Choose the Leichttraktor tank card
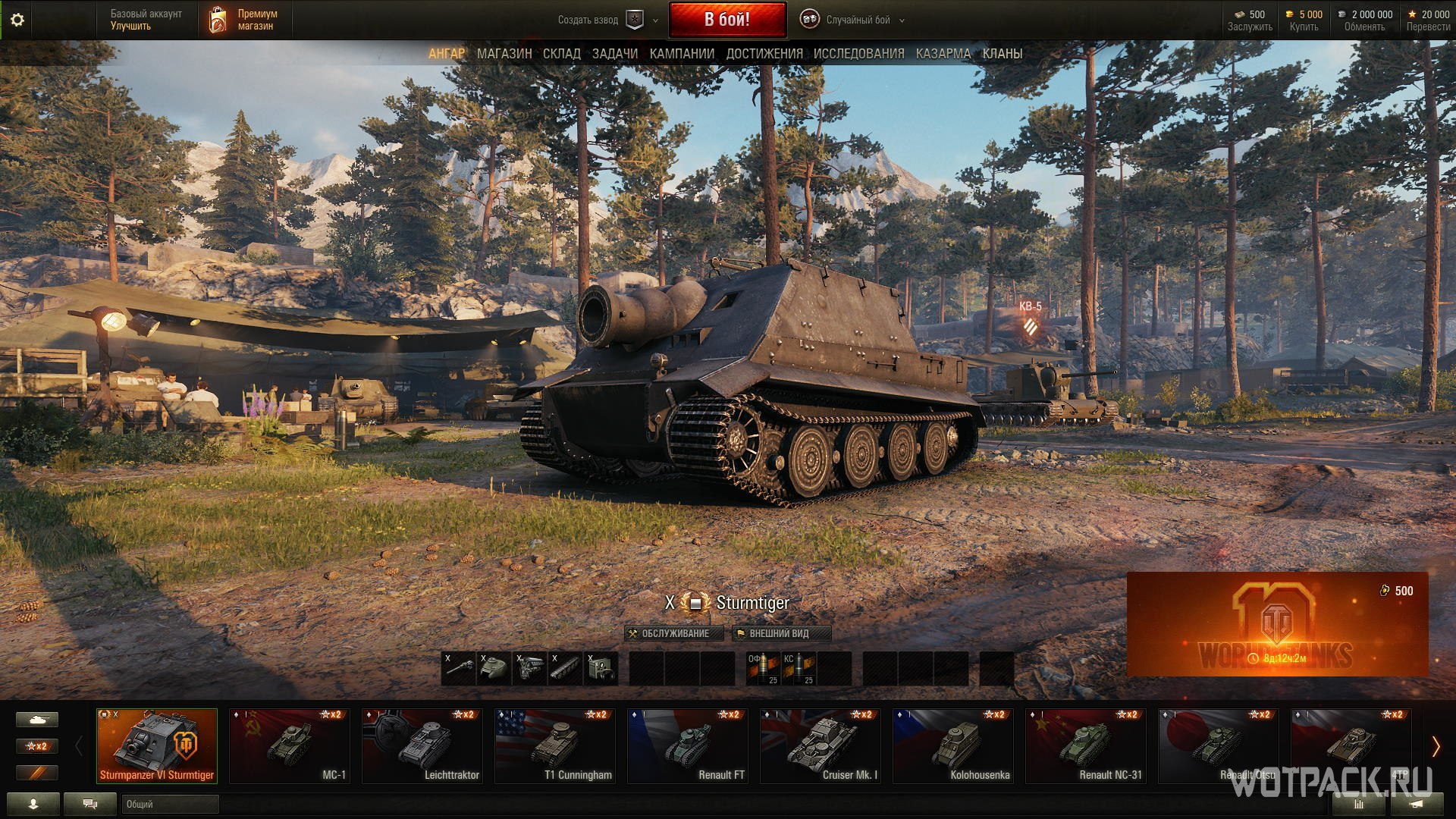Image resolution: width=1456 pixels, height=819 pixels. point(422,745)
